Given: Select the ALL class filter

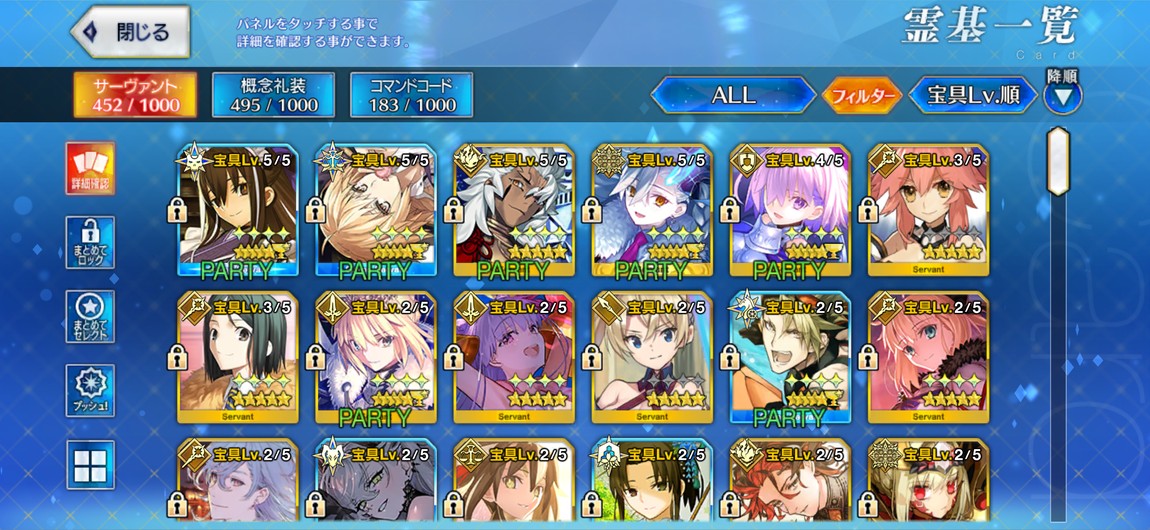Looking at the screenshot, I should (x=733, y=96).
